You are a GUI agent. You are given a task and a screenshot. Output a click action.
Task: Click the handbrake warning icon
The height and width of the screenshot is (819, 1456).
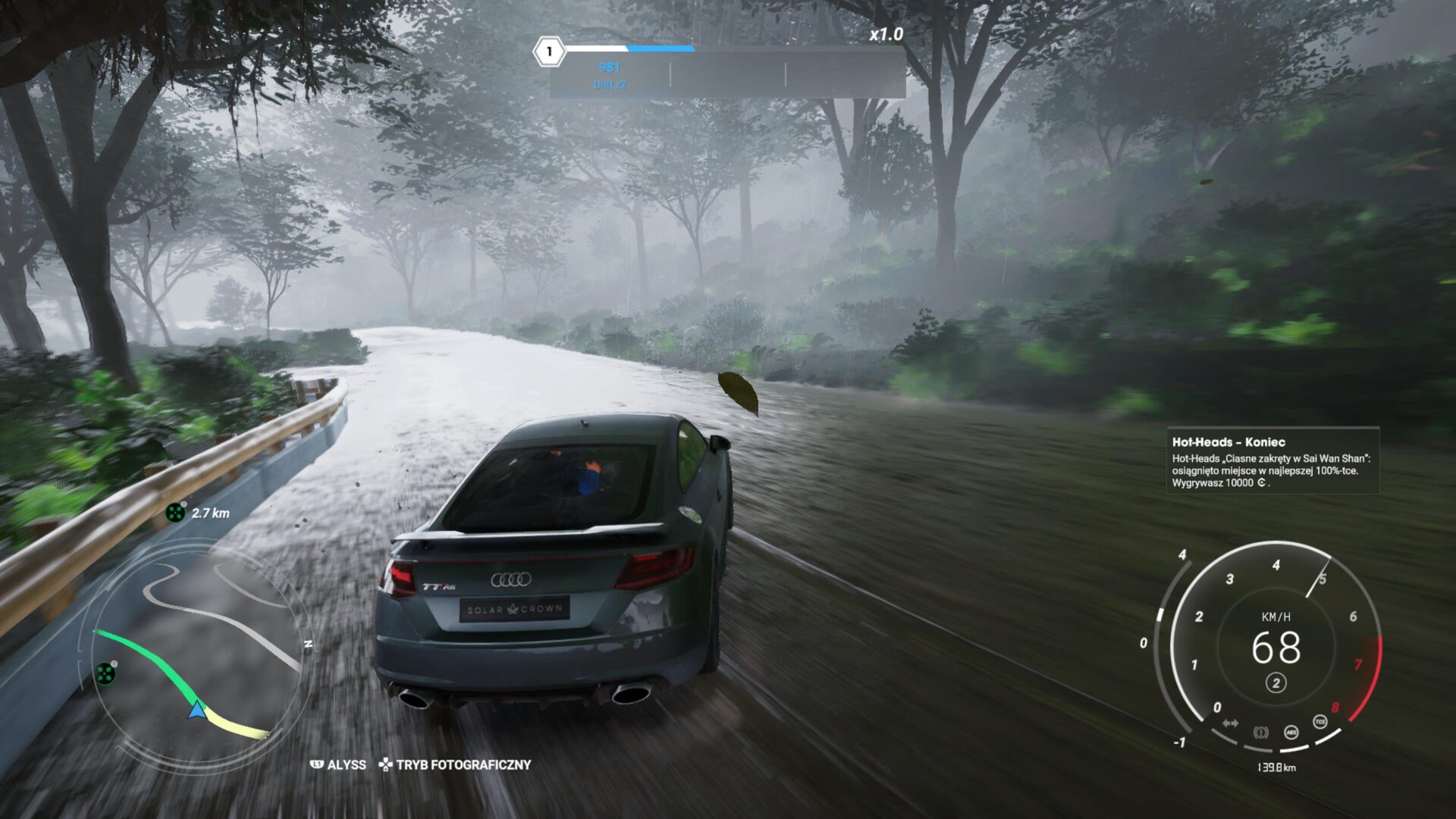(x=1260, y=733)
